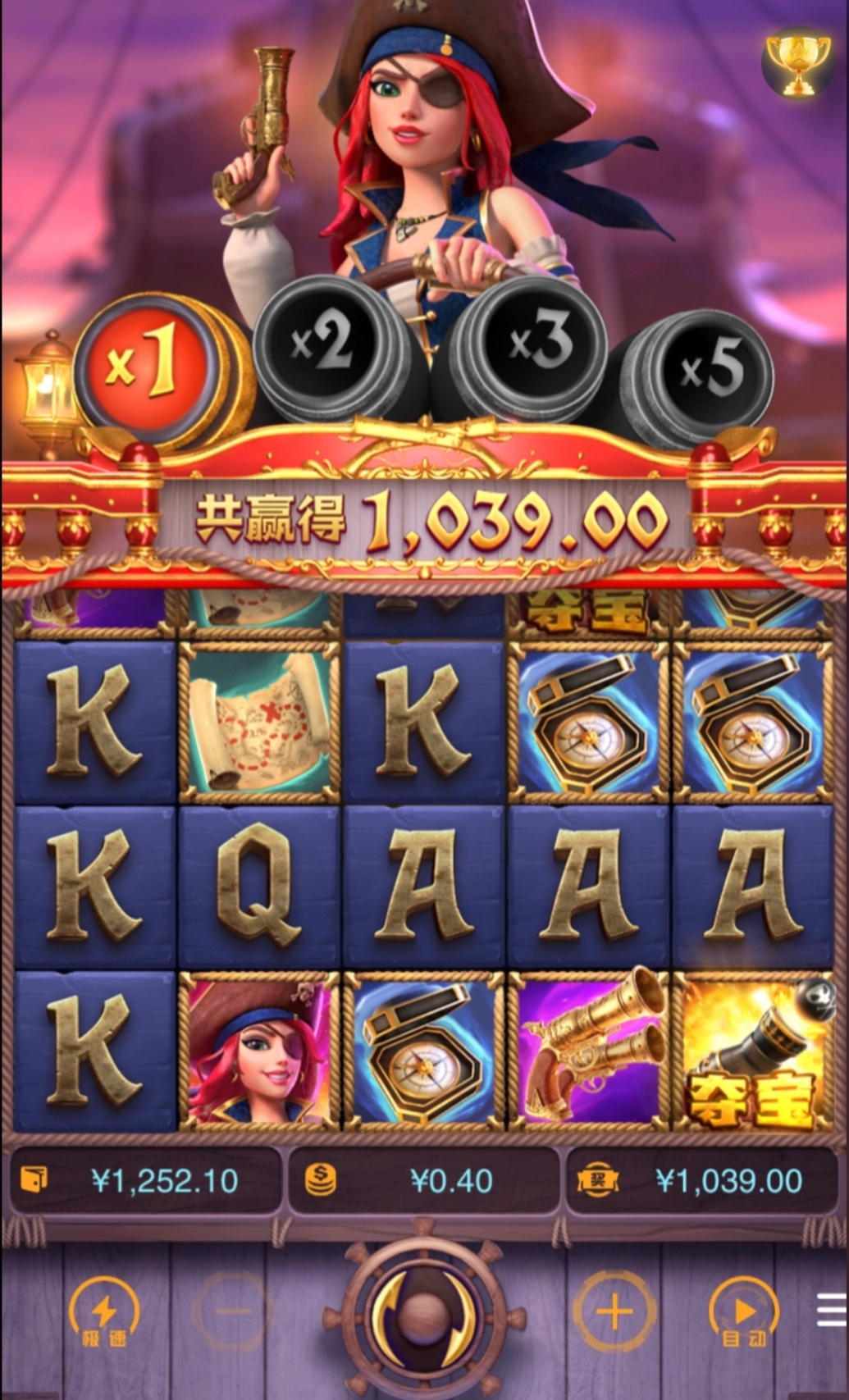
Task: Open the wallet balance panel
Action: point(146,1181)
